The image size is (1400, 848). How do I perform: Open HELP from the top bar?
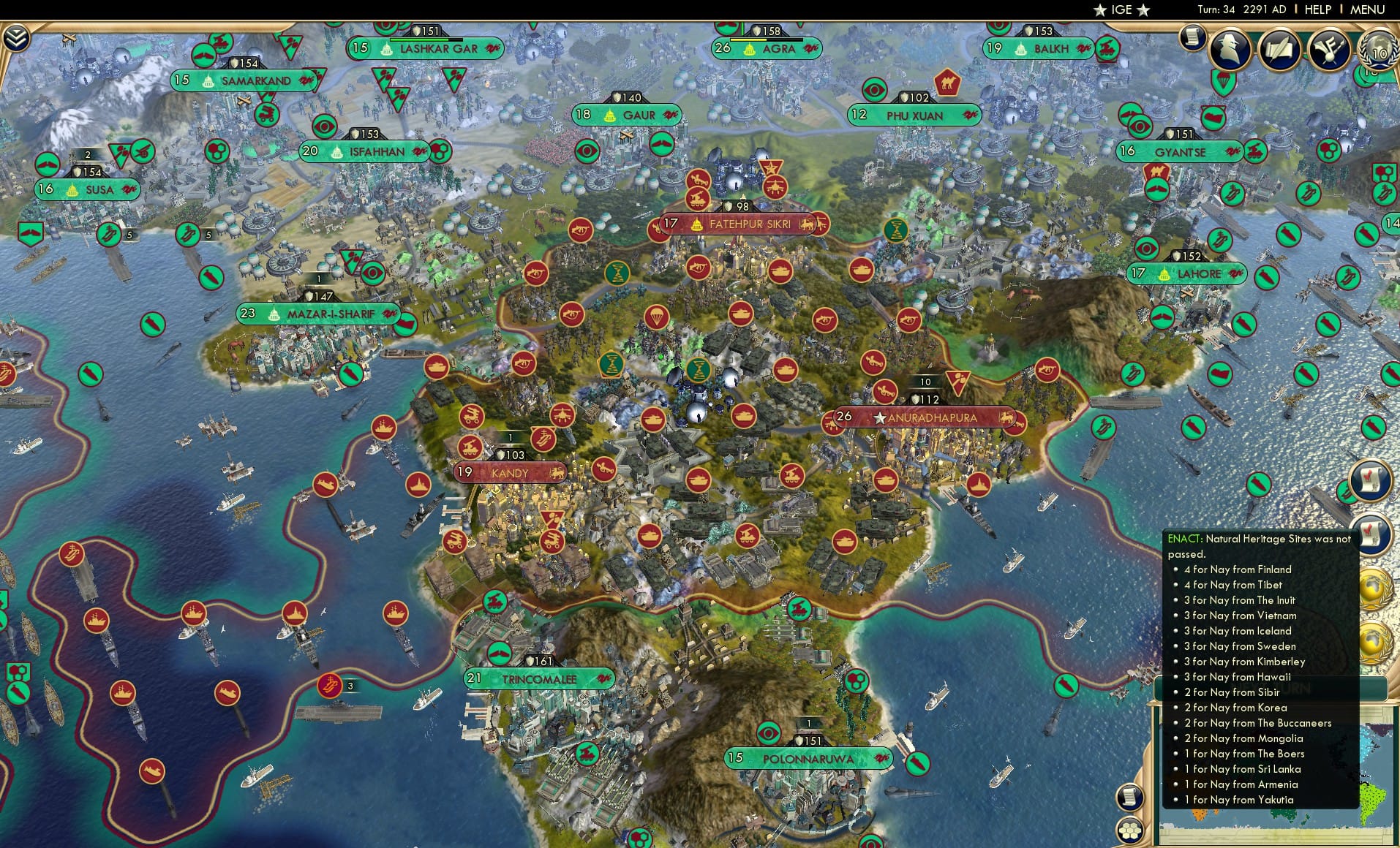(x=1317, y=10)
